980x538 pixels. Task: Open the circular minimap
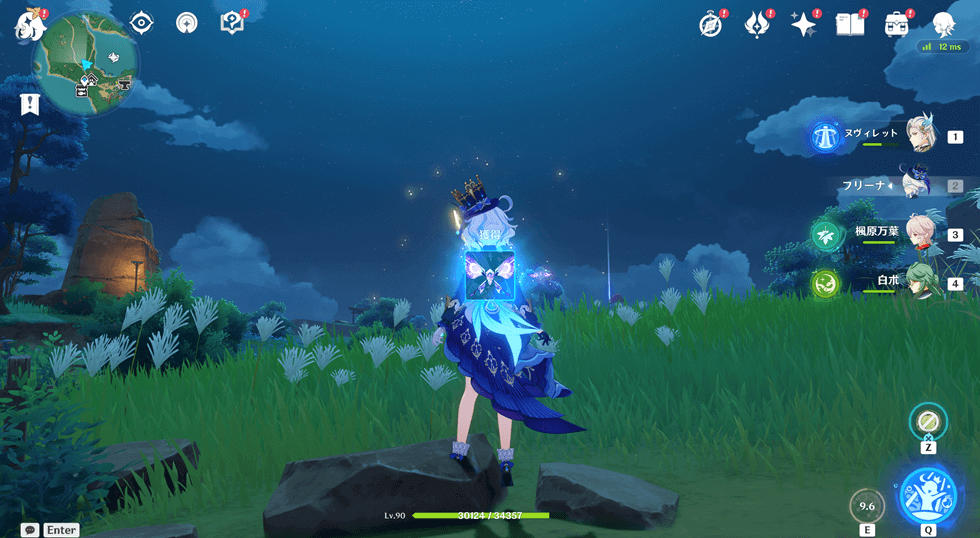[85, 64]
